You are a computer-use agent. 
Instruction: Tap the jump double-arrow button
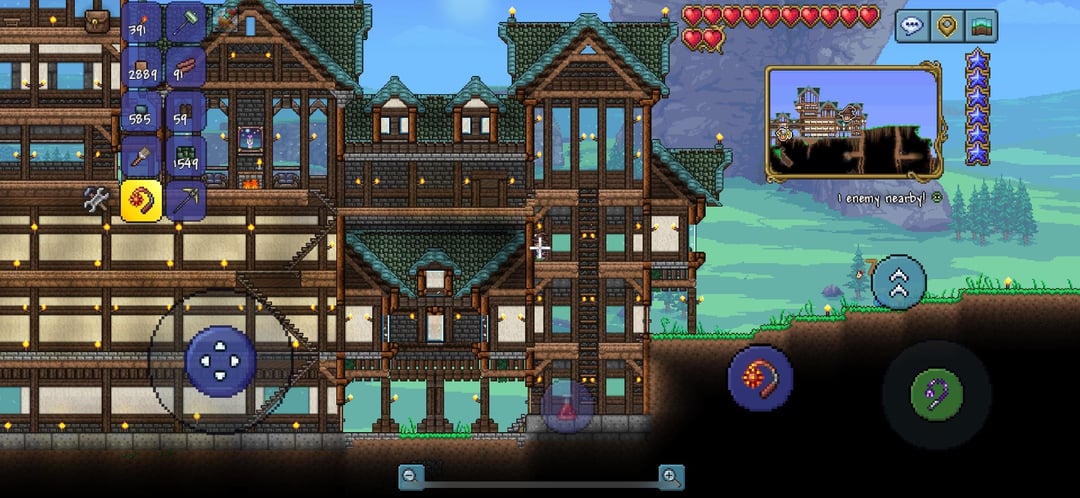(898, 283)
